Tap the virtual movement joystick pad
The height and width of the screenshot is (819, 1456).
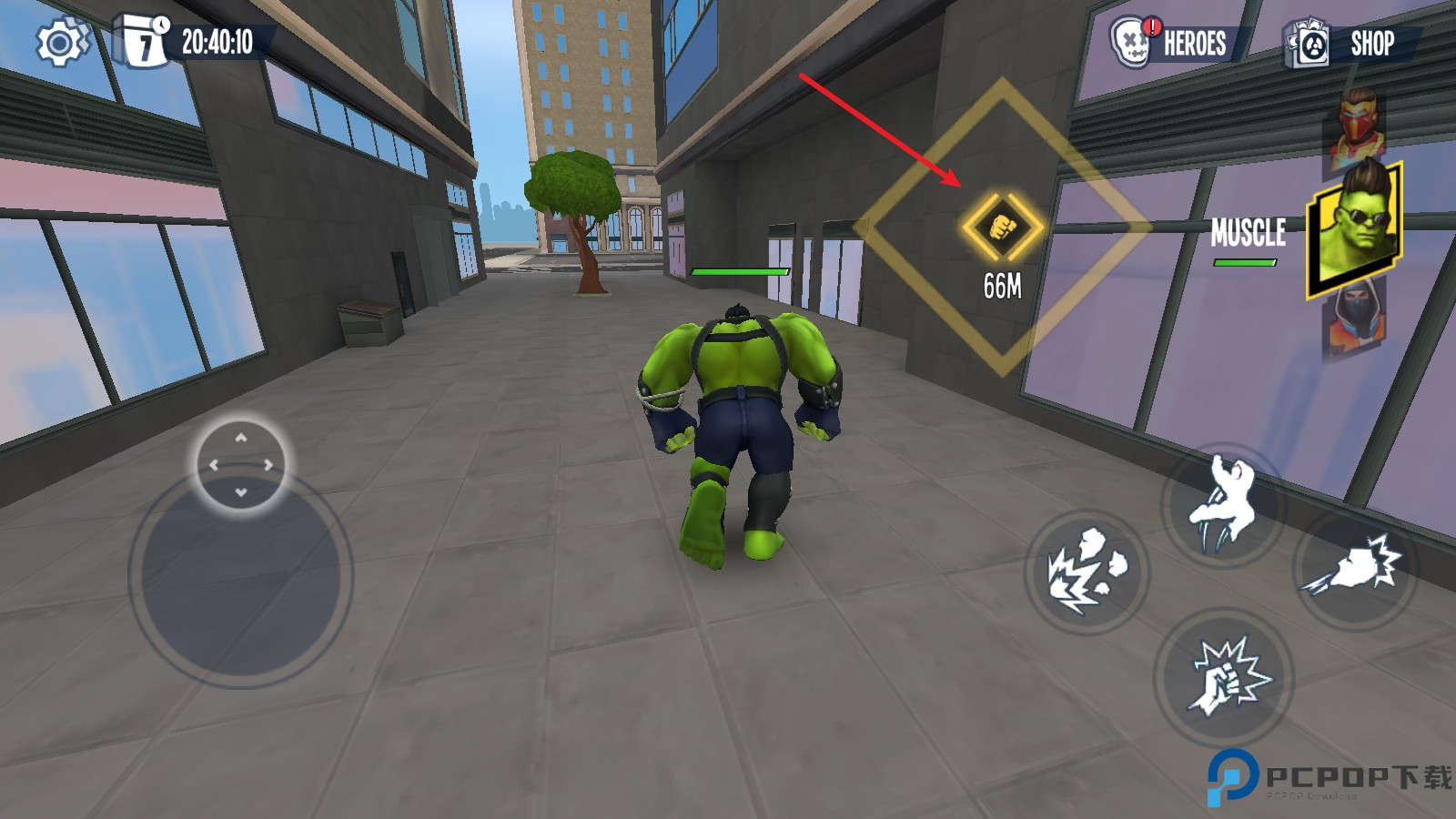[x=241, y=575]
